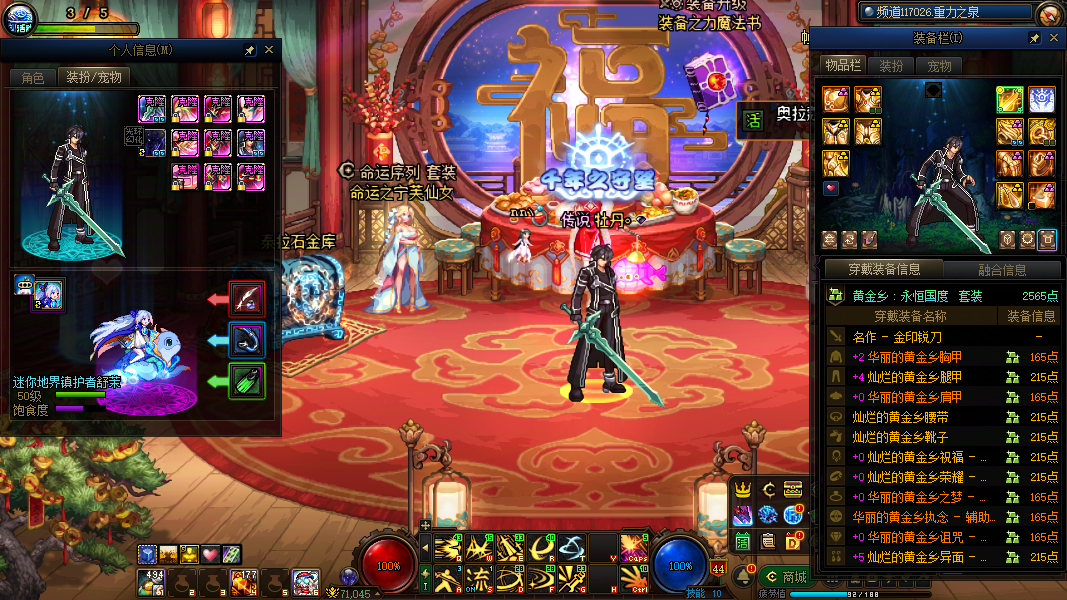
Task: Close the 个人信息 character info window
Action: click(x=269, y=49)
